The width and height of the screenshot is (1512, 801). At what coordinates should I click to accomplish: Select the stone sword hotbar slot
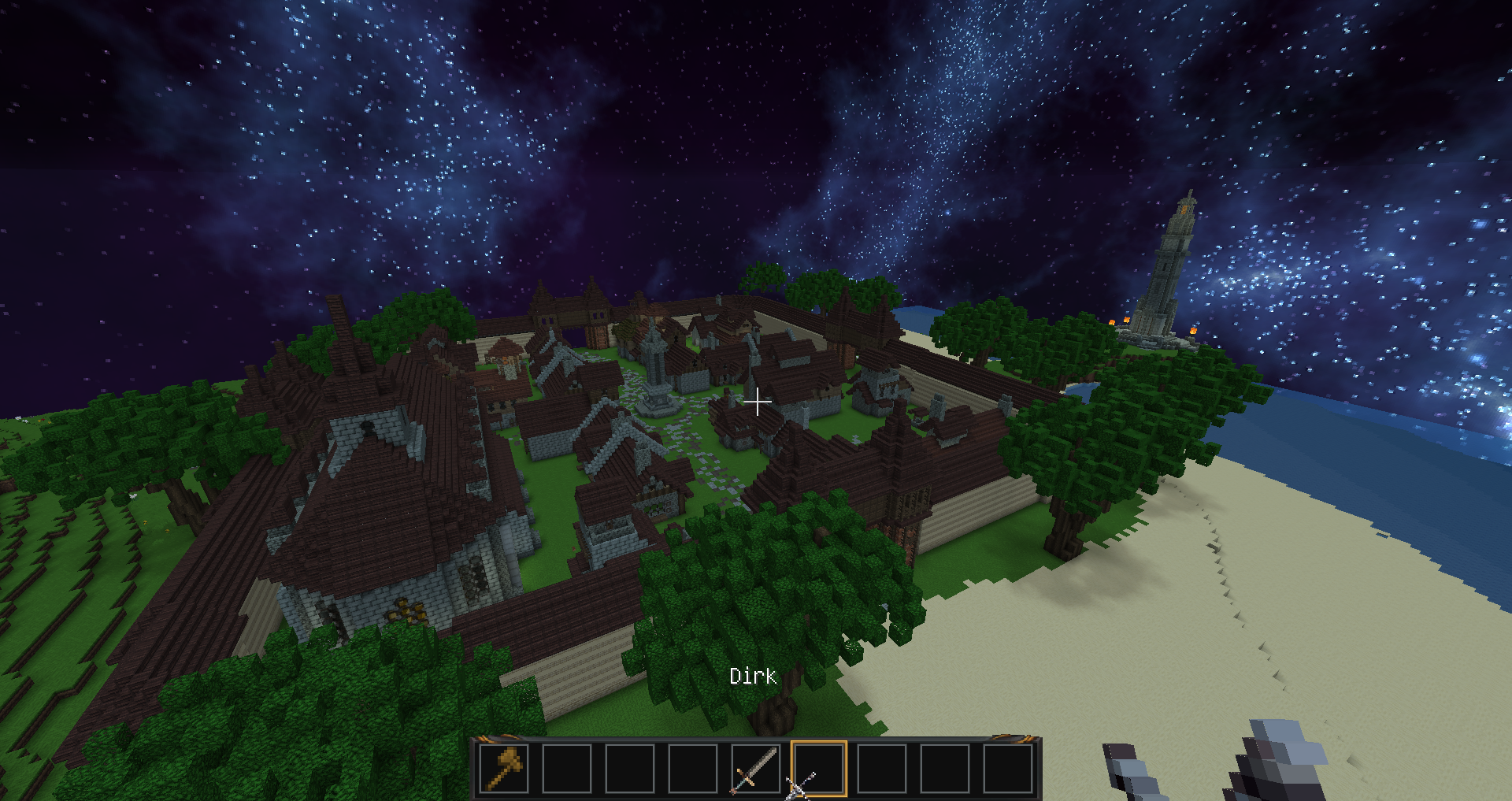pos(755,768)
